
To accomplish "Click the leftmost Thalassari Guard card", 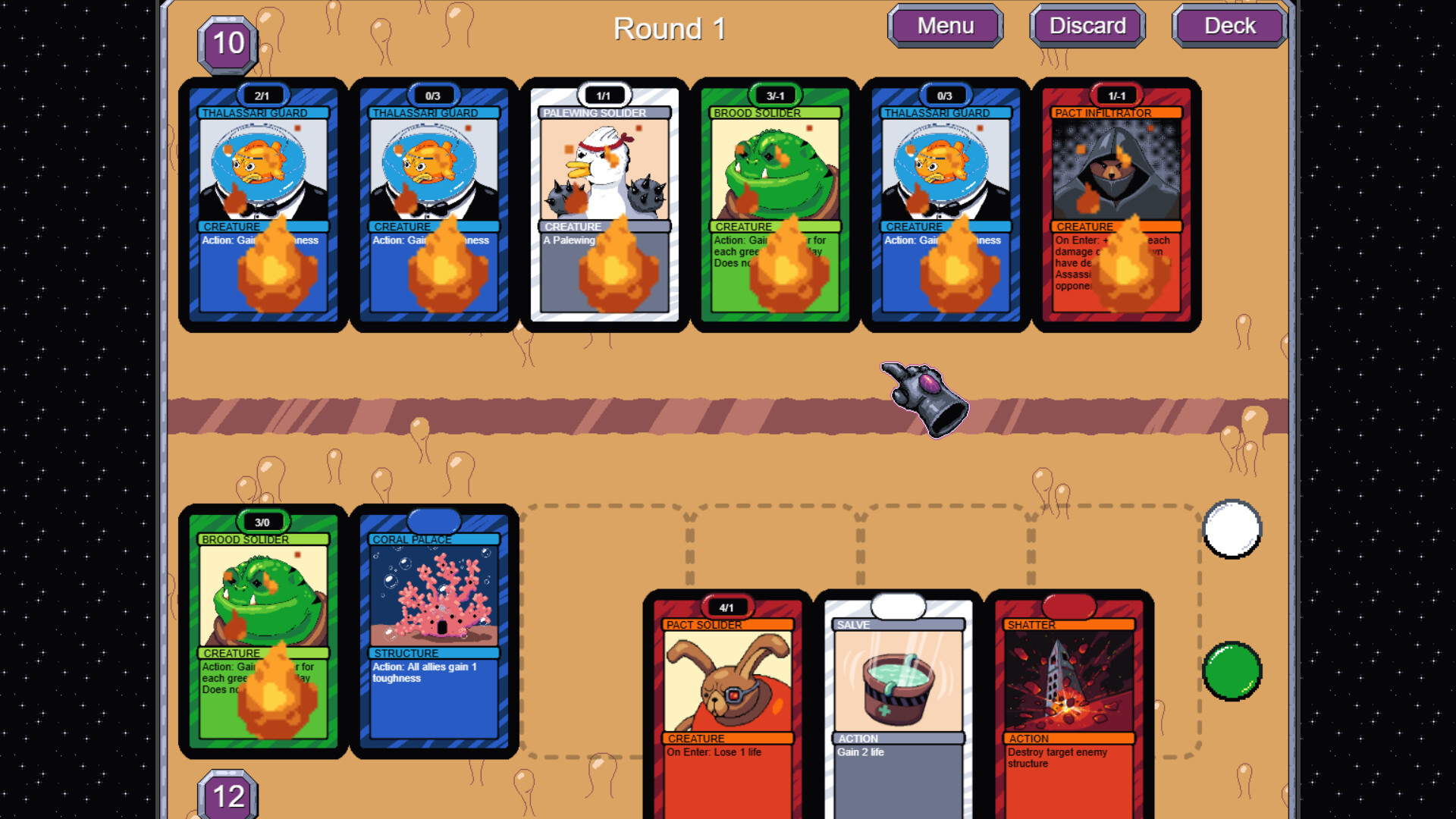I will pos(264,205).
